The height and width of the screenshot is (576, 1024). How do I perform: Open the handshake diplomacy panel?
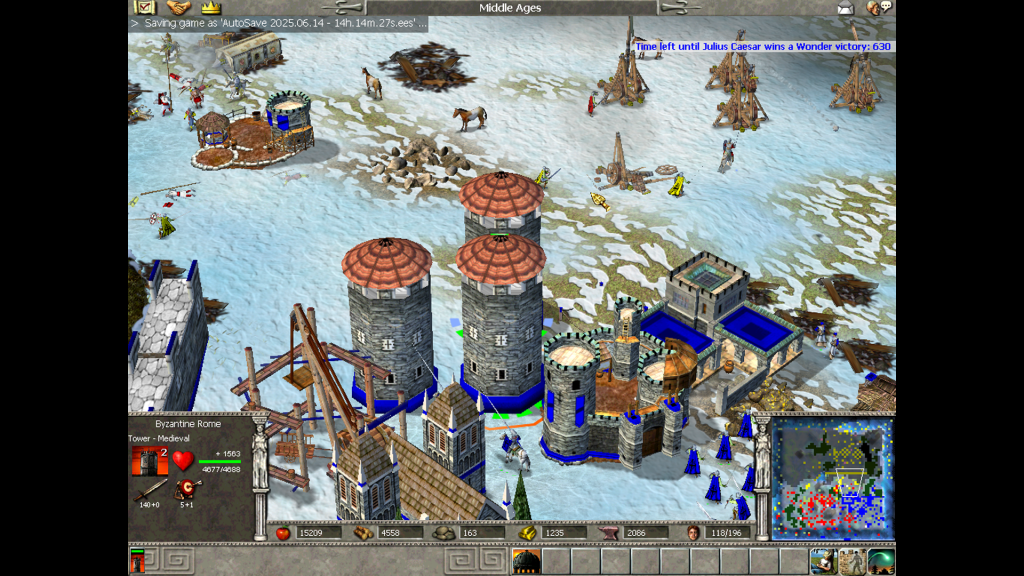[179, 8]
